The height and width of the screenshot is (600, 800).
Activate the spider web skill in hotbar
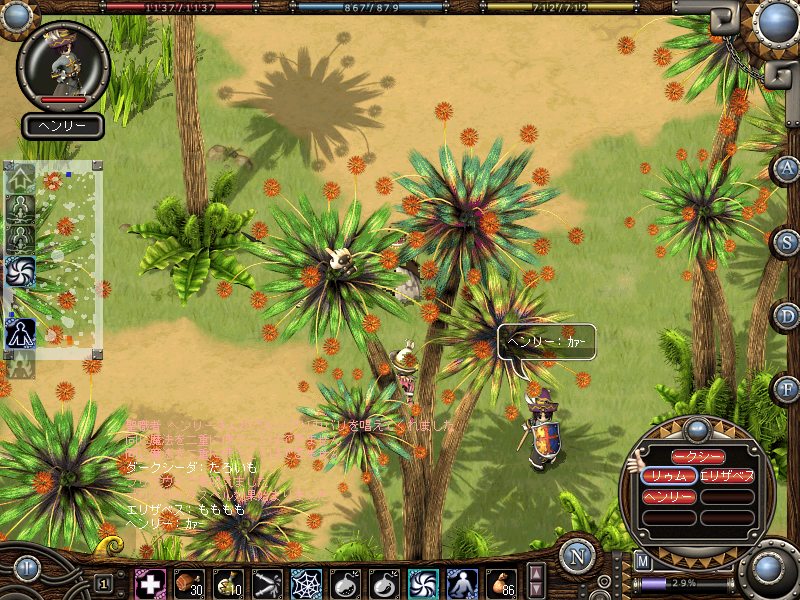(x=305, y=583)
